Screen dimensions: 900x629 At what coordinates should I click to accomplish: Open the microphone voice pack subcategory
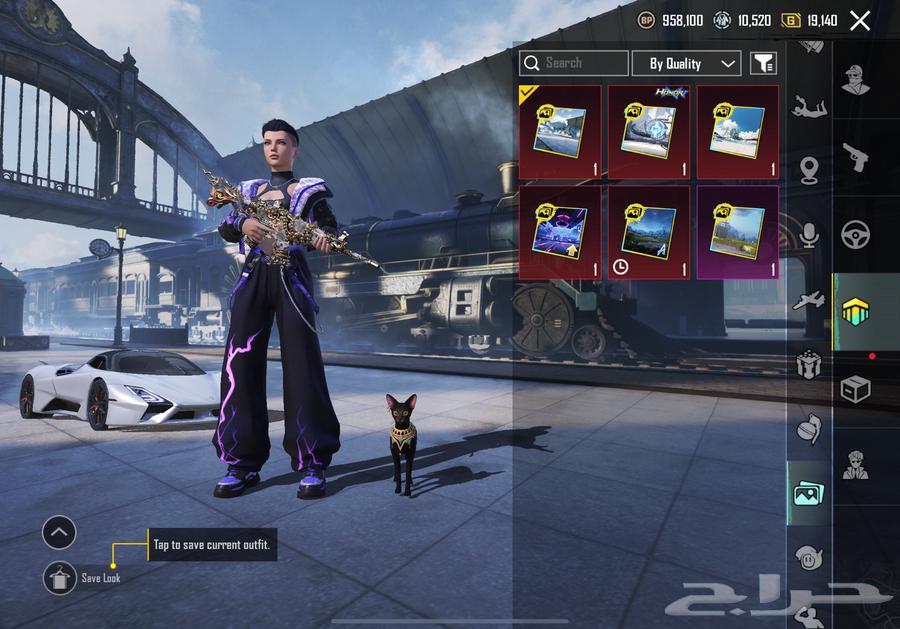(x=809, y=236)
